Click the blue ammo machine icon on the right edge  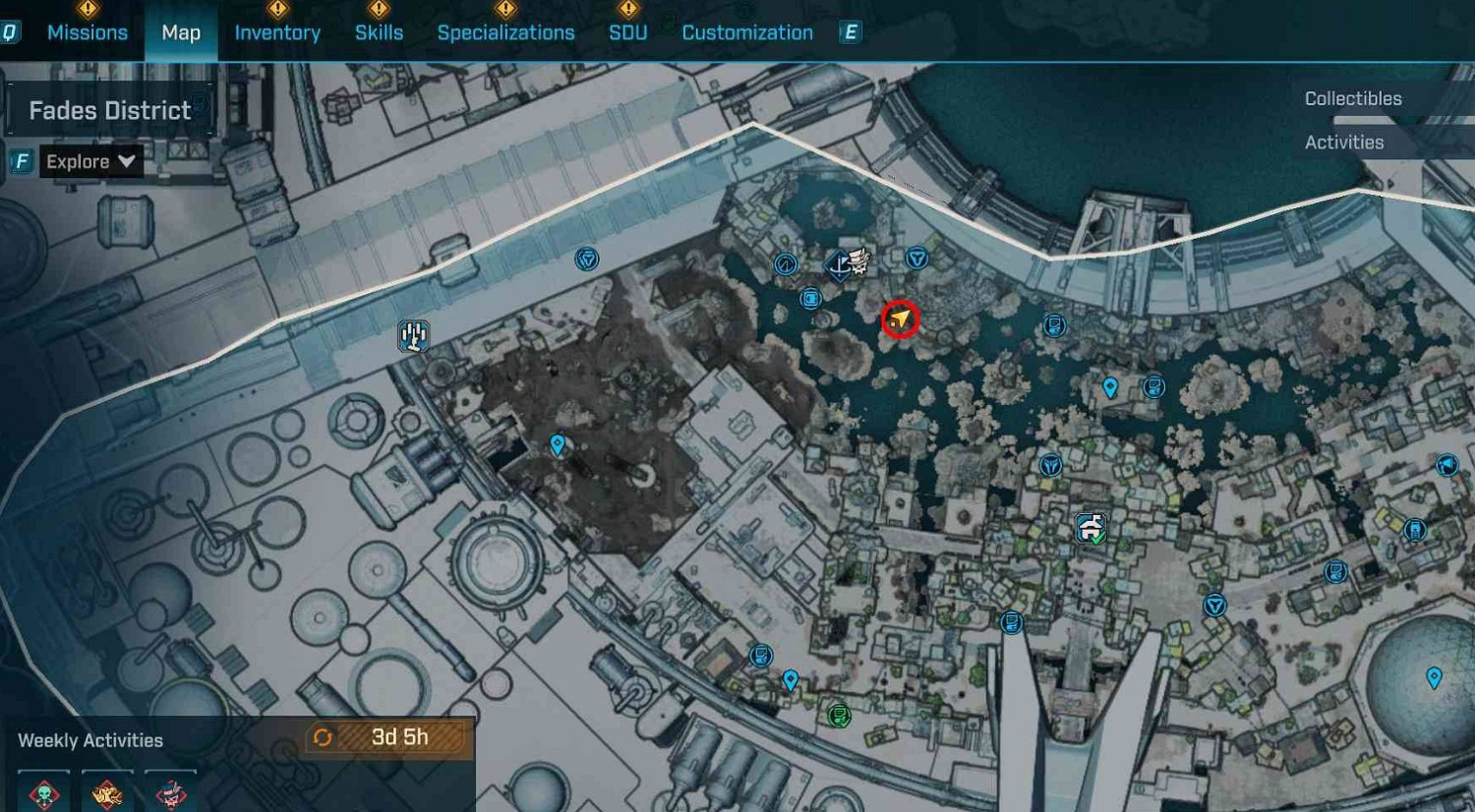point(1415,530)
